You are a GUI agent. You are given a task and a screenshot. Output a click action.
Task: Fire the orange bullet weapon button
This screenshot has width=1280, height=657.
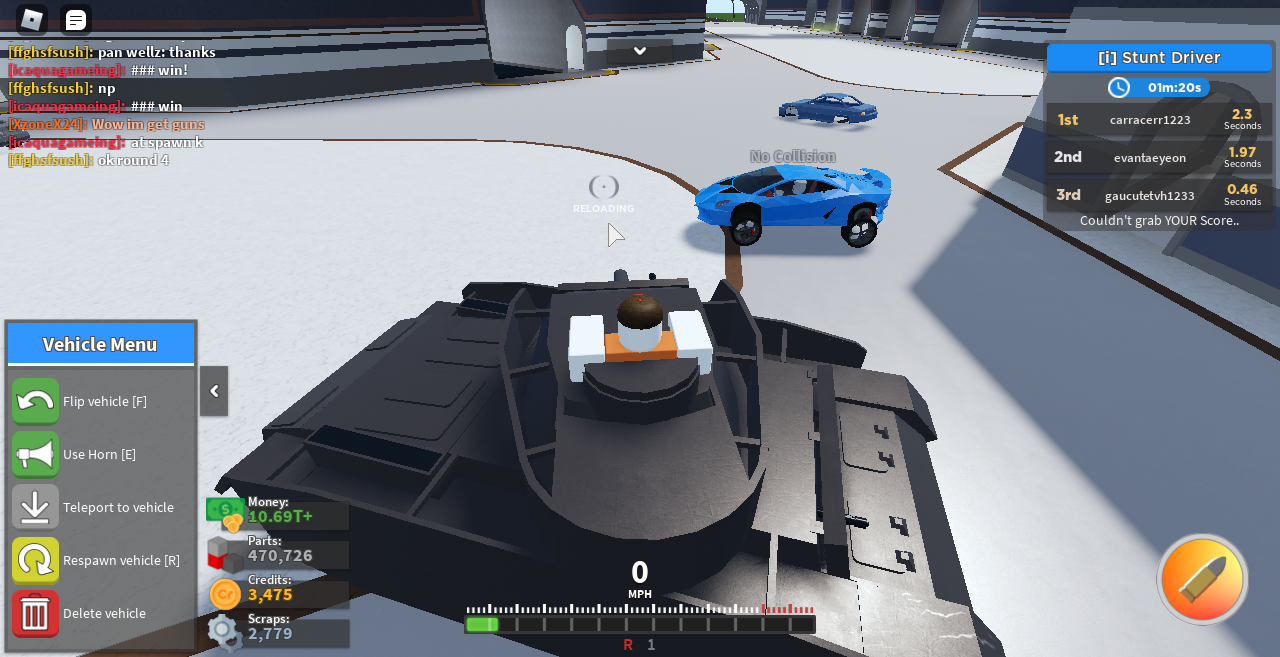tap(1202, 579)
